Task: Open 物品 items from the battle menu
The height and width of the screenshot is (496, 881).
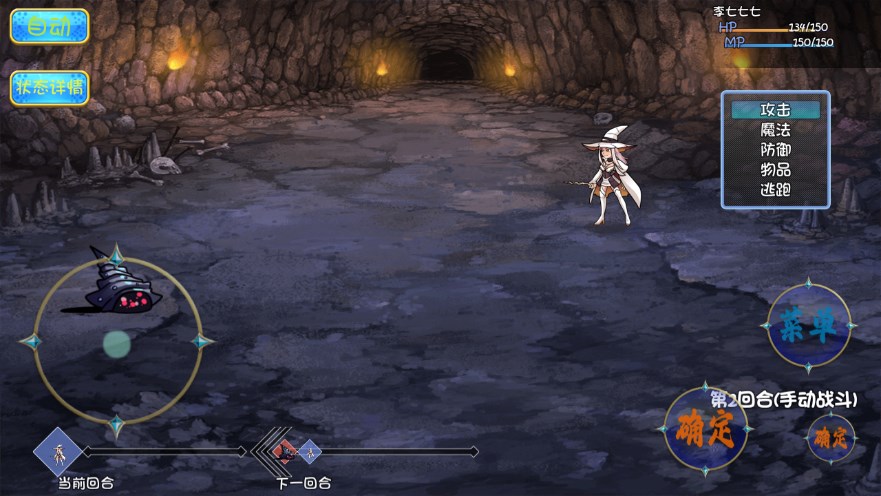Action: click(x=775, y=169)
